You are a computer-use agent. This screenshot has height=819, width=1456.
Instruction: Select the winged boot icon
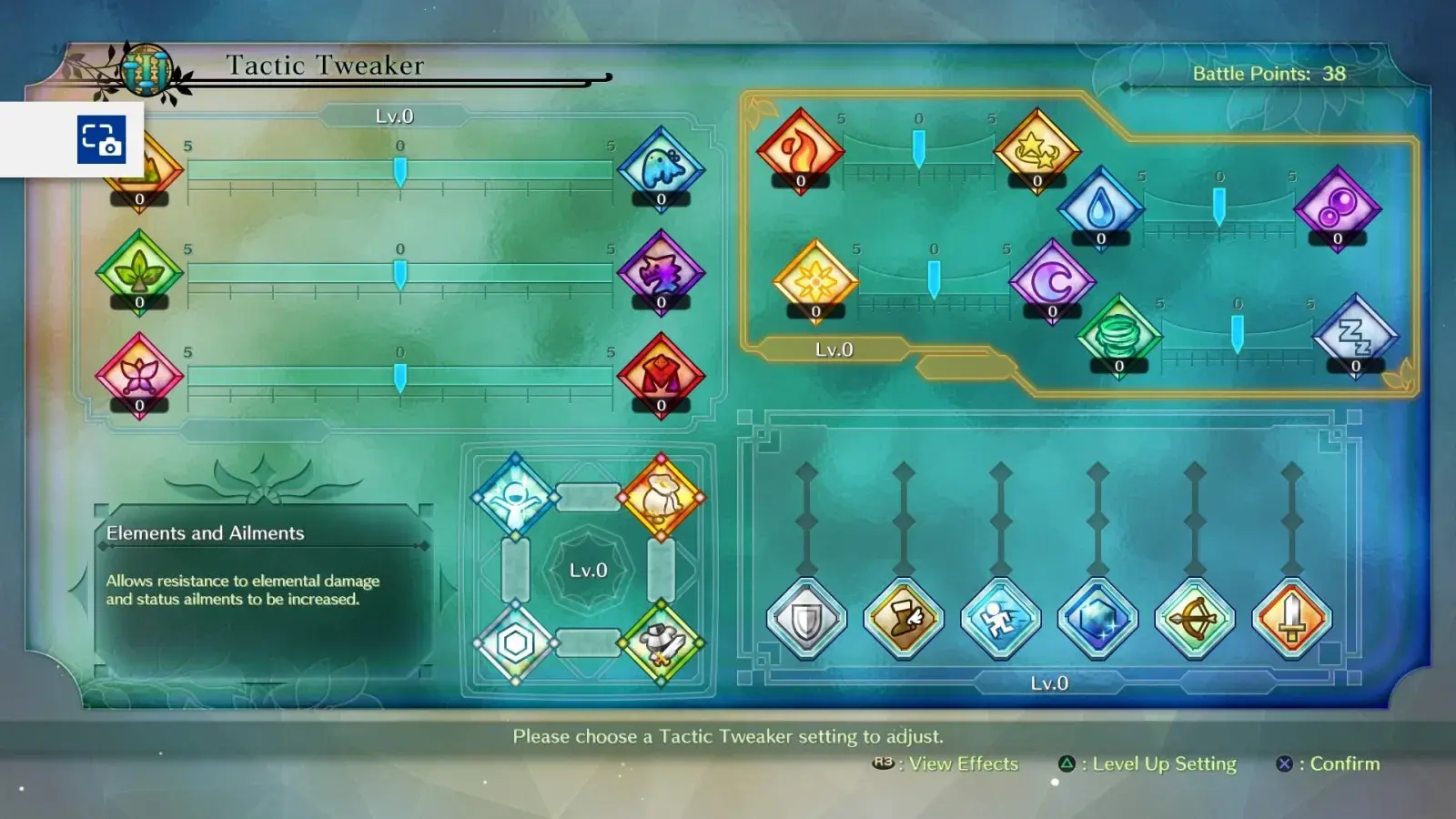coord(904,620)
